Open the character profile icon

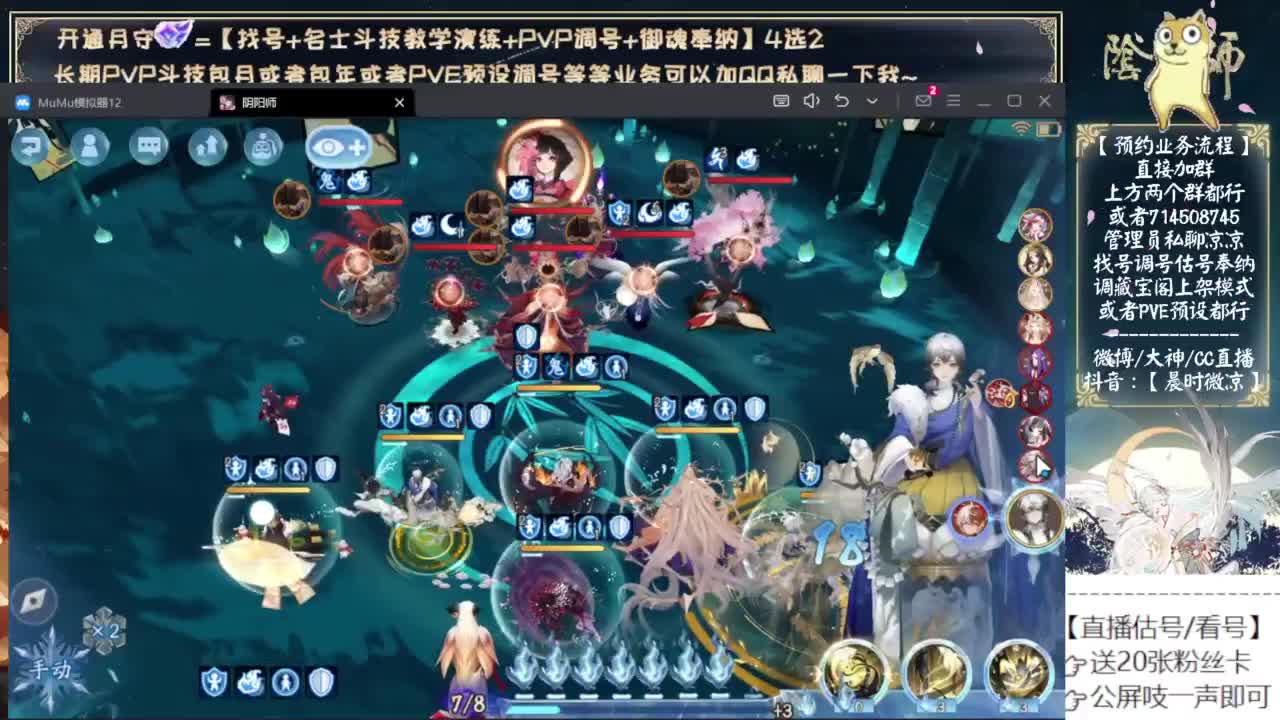pyautogui.click(x=90, y=147)
